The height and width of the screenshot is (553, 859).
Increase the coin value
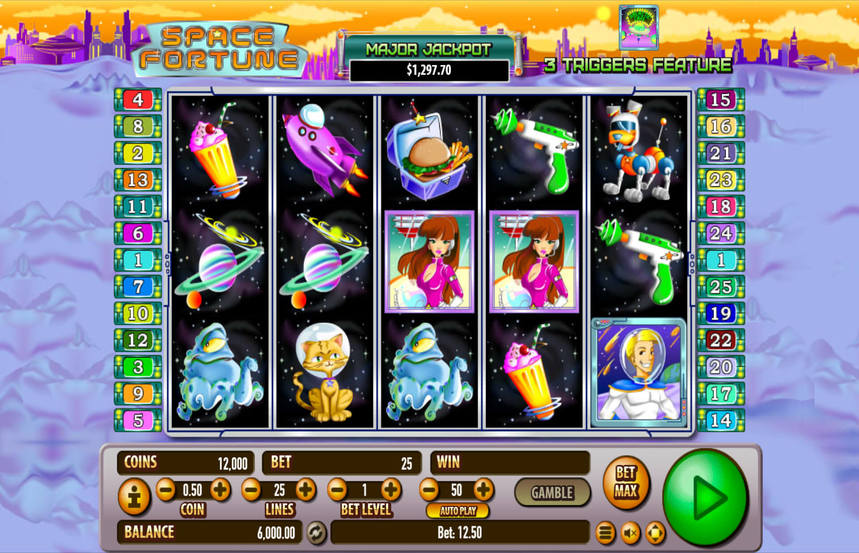220,489
